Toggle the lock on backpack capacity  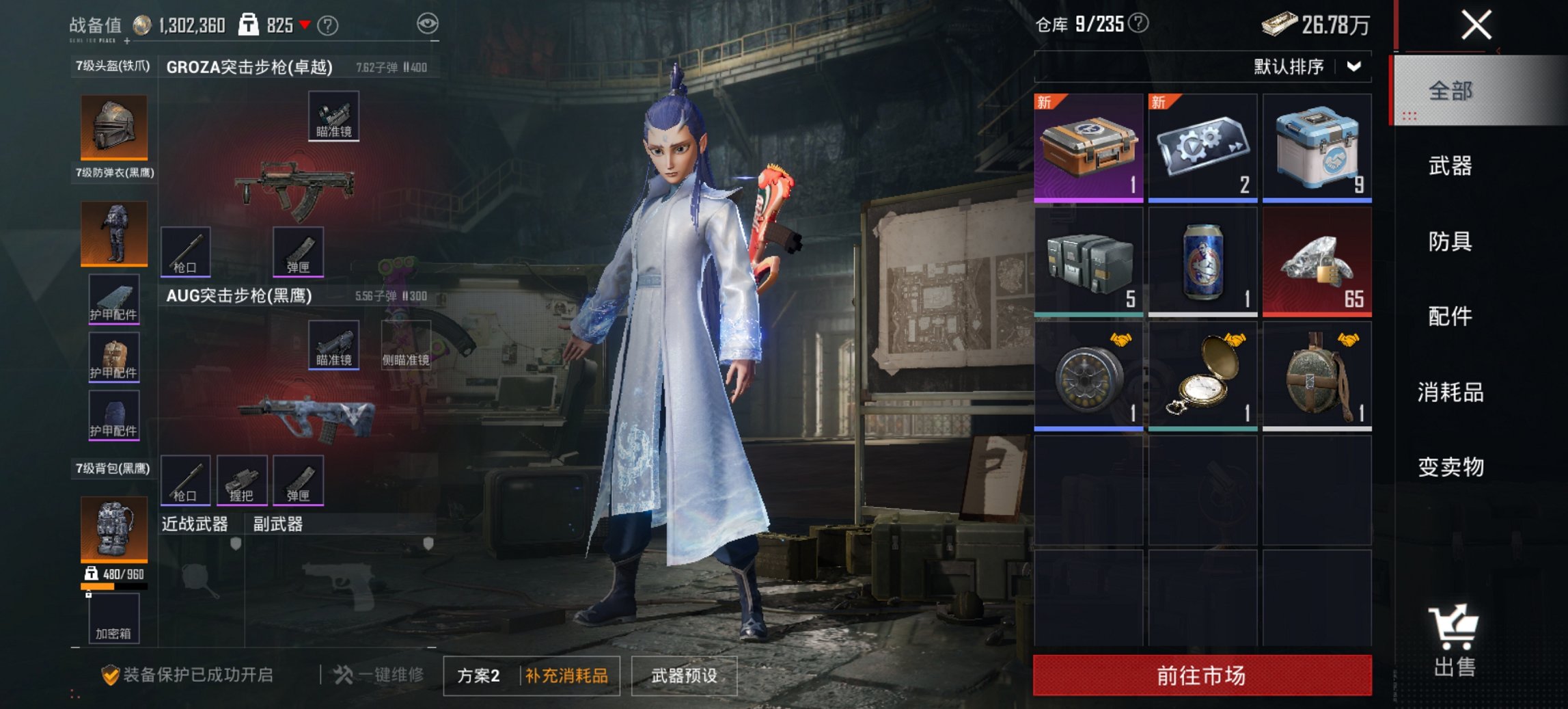[x=89, y=595]
